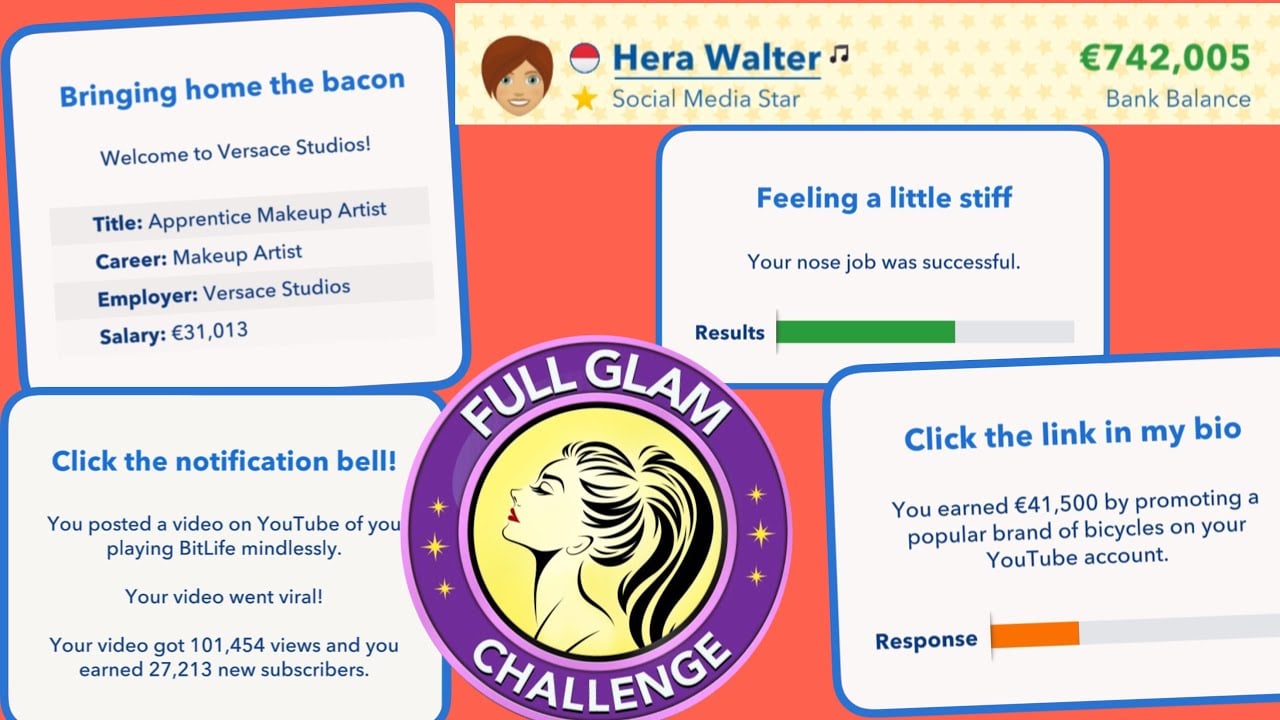The height and width of the screenshot is (720, 1280).
Task: Adjust the green Results progress bar
Action: point(865,331)
